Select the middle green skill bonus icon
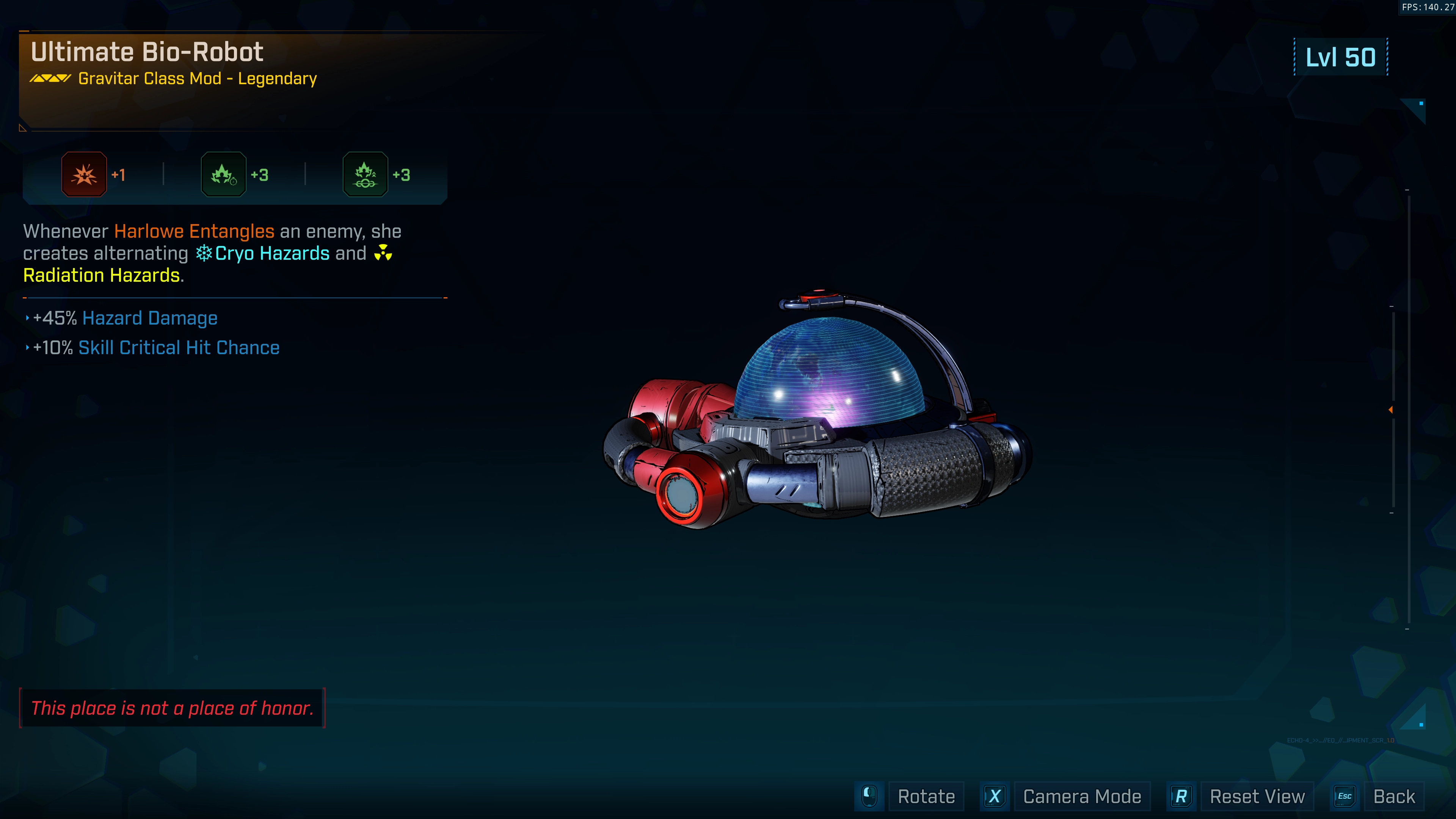The width and height of the screenshot is (1456, 819). click(x=224, y=175)
